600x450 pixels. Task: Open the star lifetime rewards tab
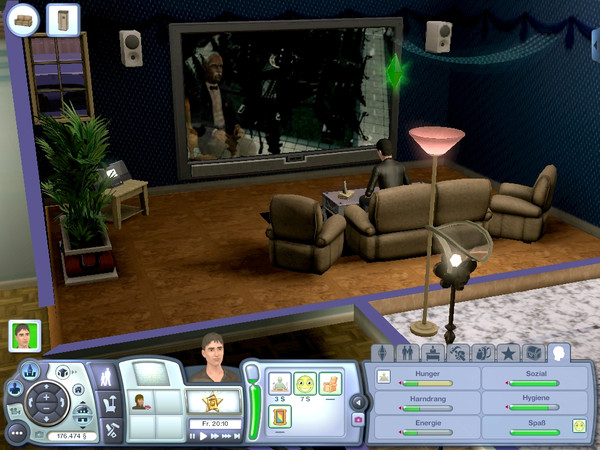[x=508, y=353]
